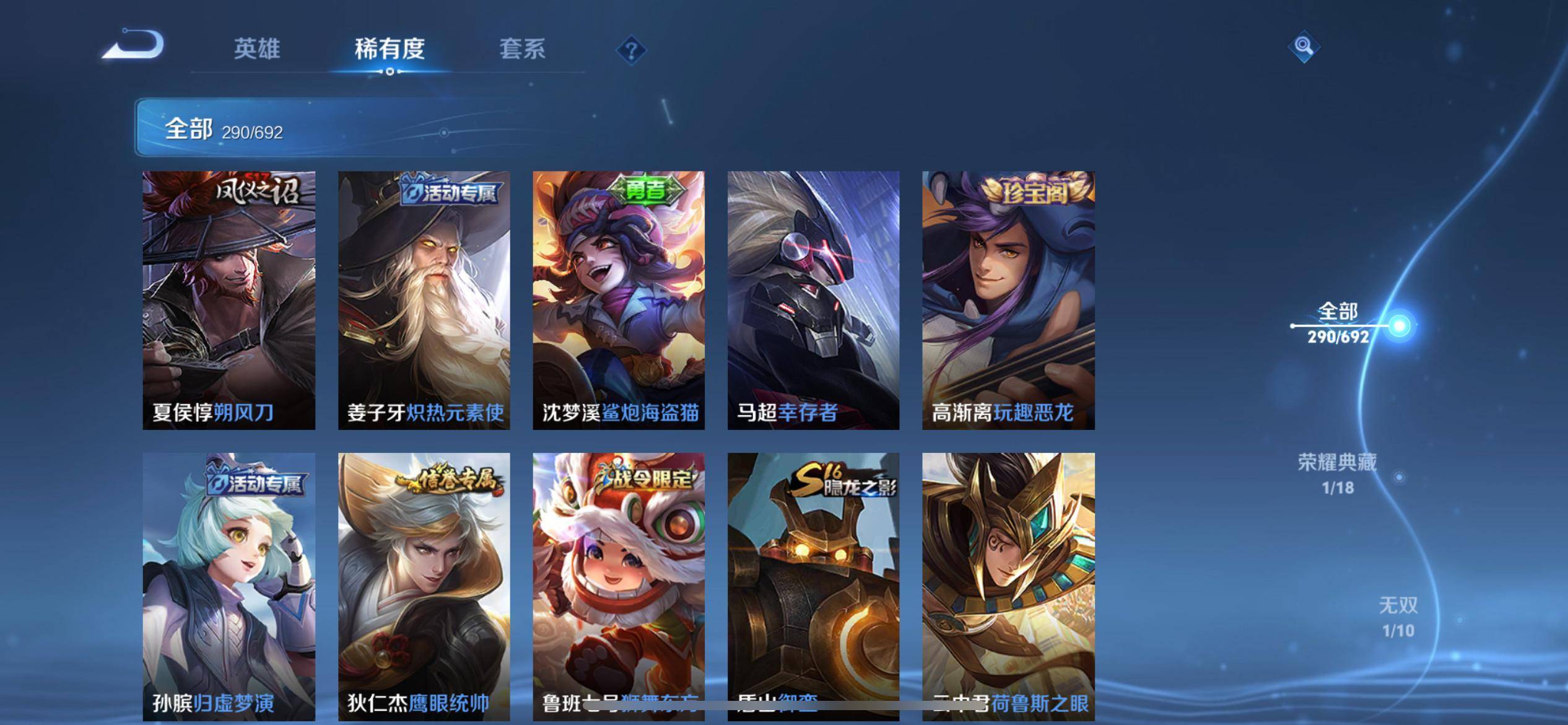Switch to the 英雄 tab
The height and width of the screenshot is (725, 1568).
pos(257,49)
